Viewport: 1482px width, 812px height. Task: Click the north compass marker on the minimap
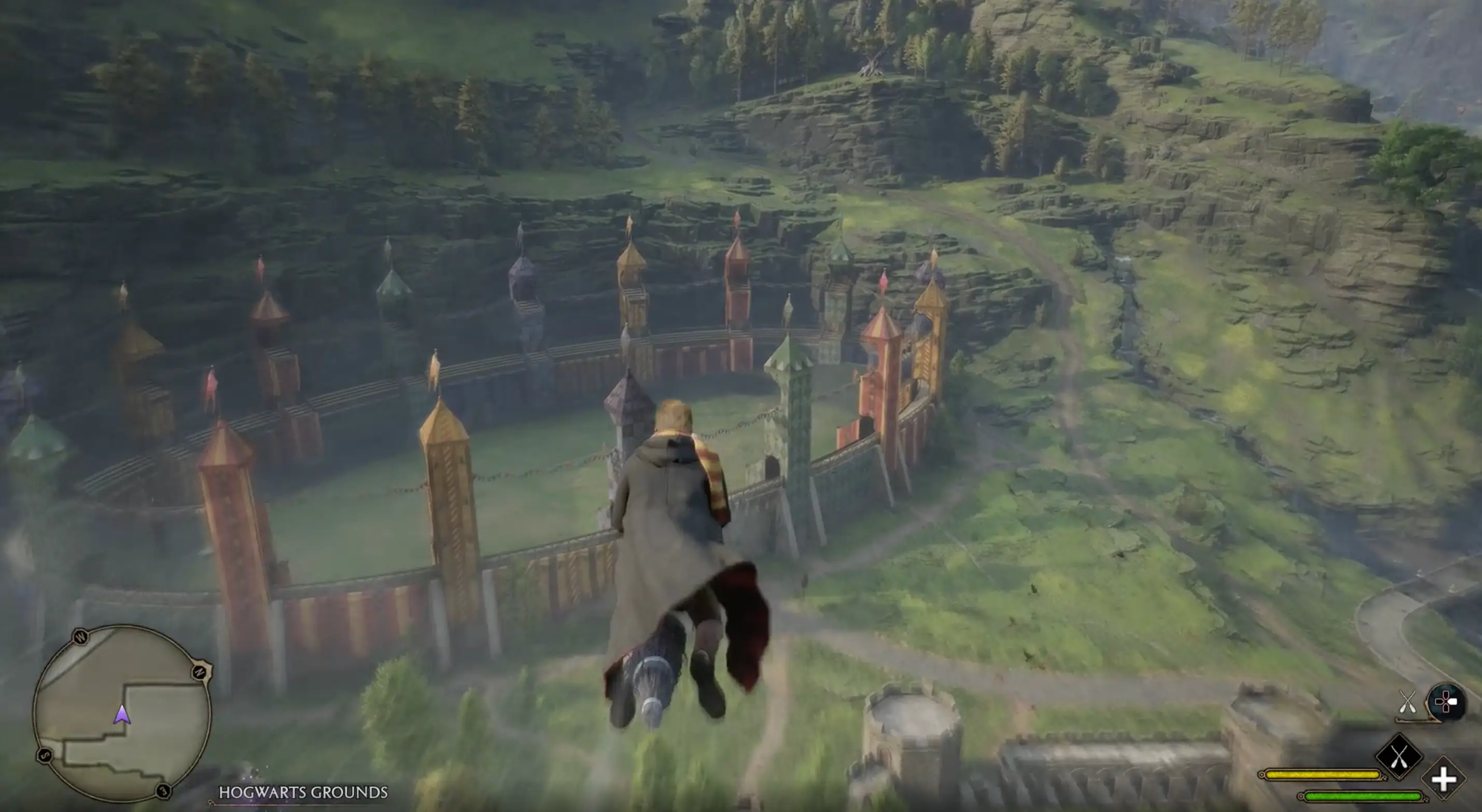tap(200, 671)
